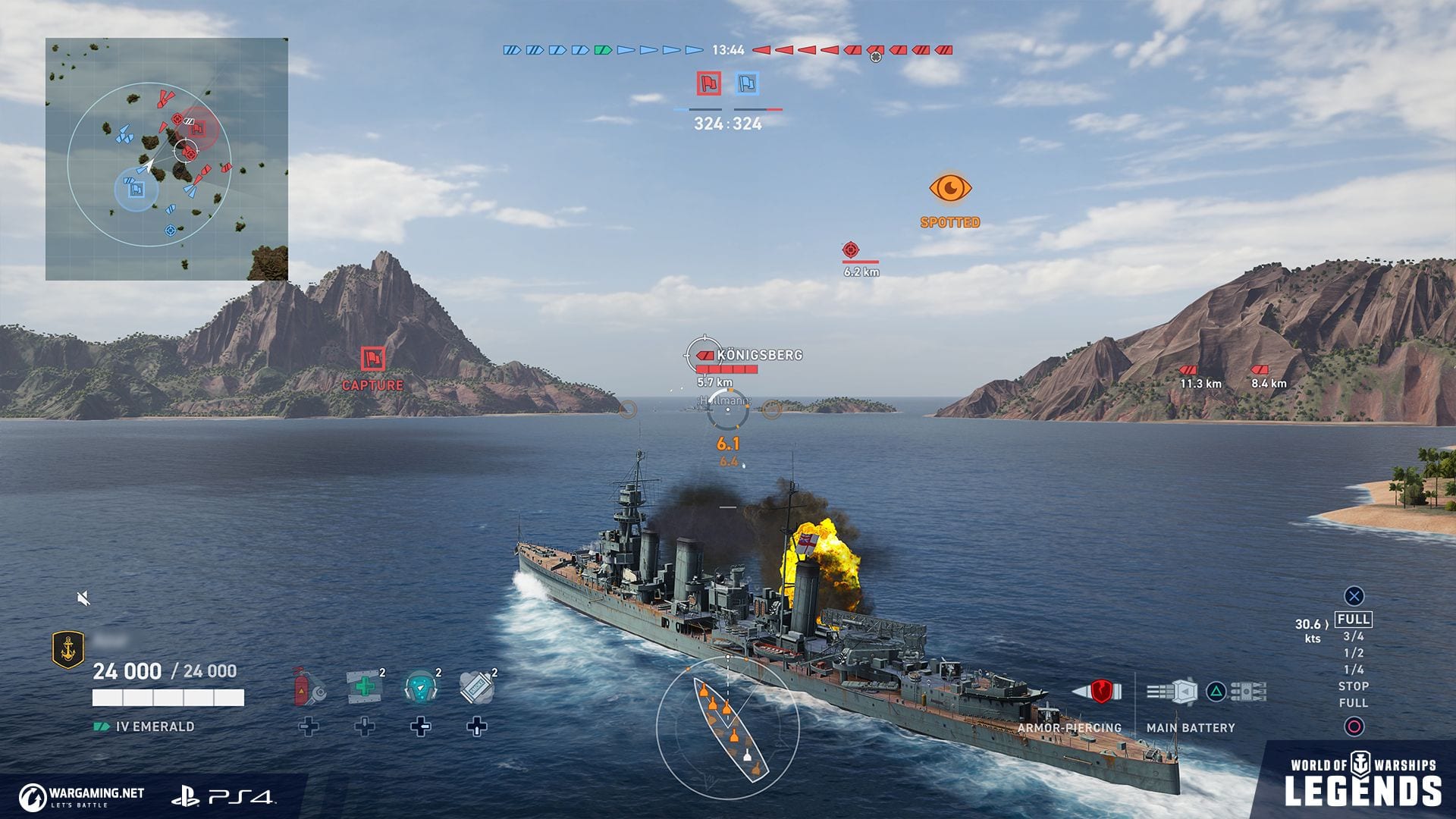Deploy the Smoke Generator consumable

tap(476, 686)
